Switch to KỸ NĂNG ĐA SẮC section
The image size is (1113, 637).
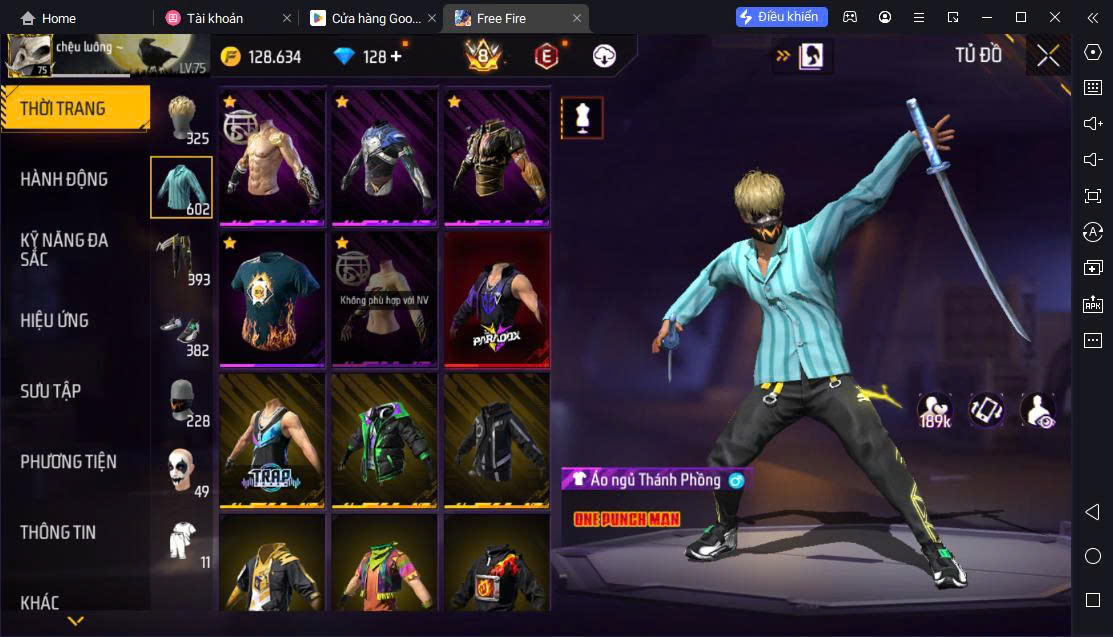coord(64,249)
